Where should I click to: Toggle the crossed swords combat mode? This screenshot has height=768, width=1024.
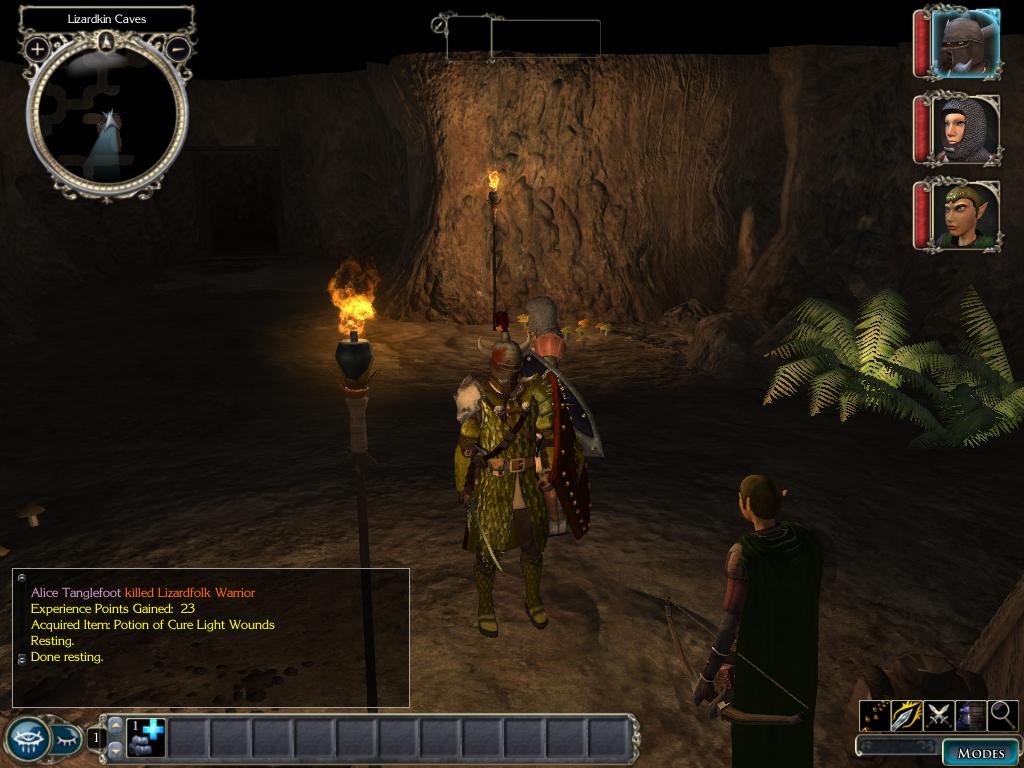(939, 714)
